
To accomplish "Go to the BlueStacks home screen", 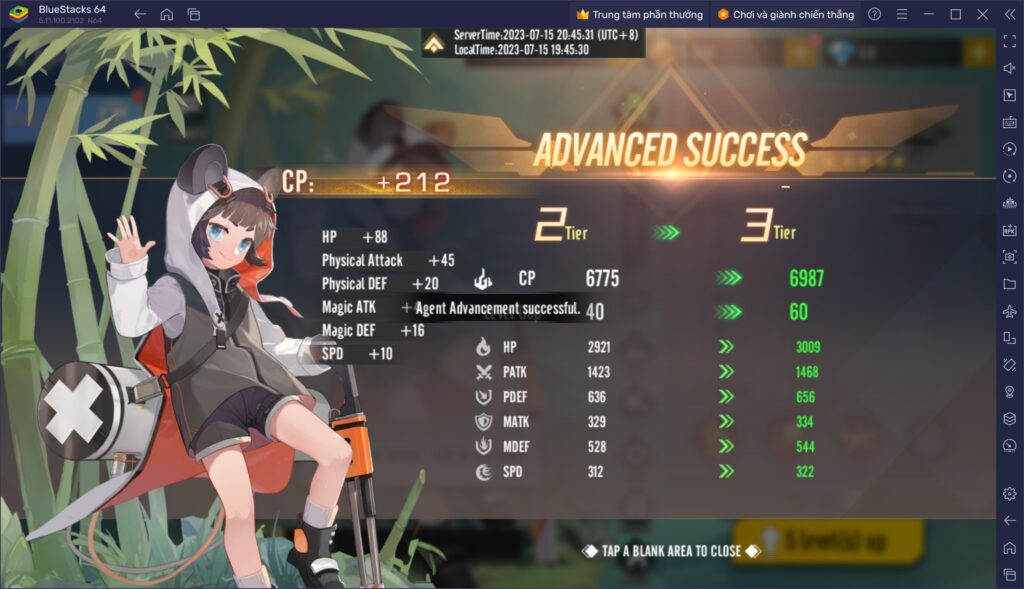I will pos(167,14).
